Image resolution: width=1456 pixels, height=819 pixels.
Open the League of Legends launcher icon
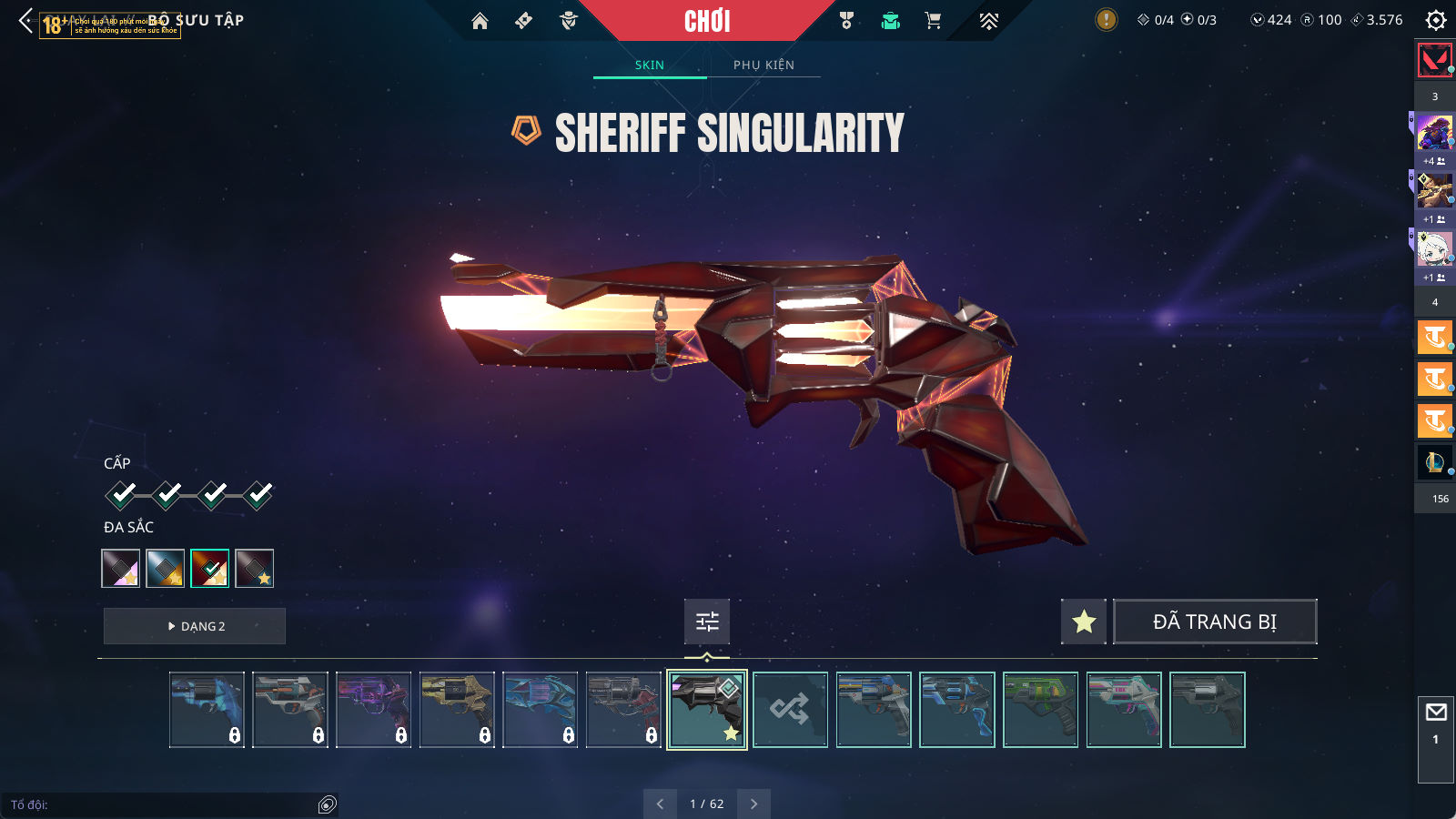click(1434, 462)
